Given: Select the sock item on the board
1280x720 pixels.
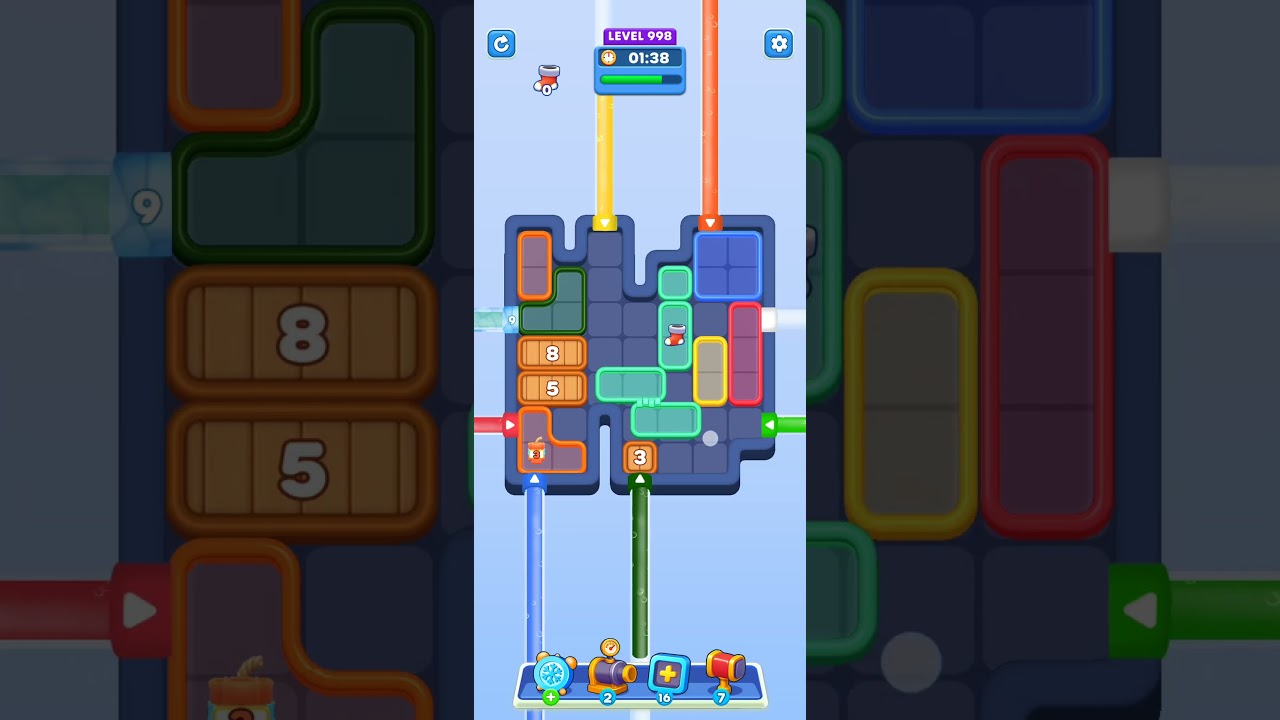Looking at the screenshot, I should click(x=674, y=336).
